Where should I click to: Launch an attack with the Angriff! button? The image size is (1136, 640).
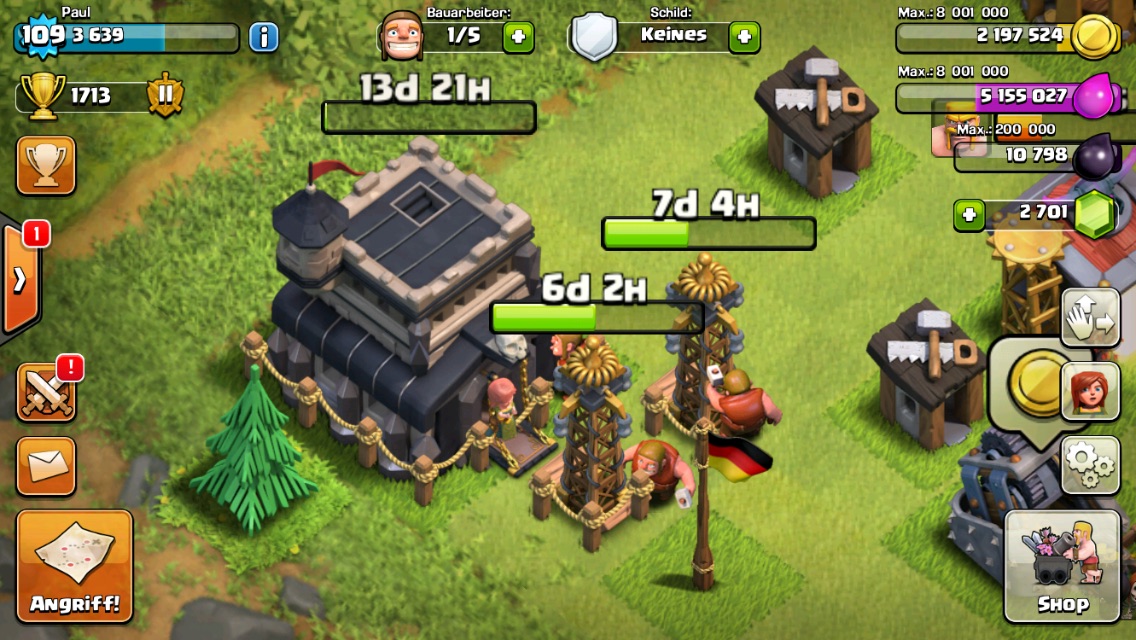74,565
